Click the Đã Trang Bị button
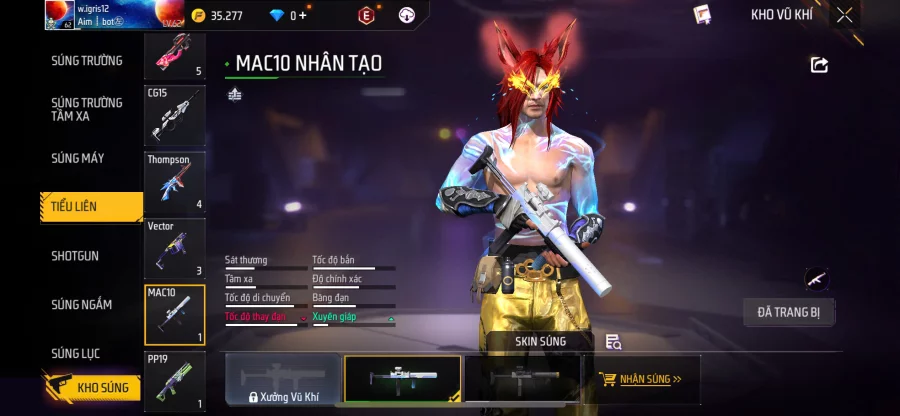 point(788,312)
